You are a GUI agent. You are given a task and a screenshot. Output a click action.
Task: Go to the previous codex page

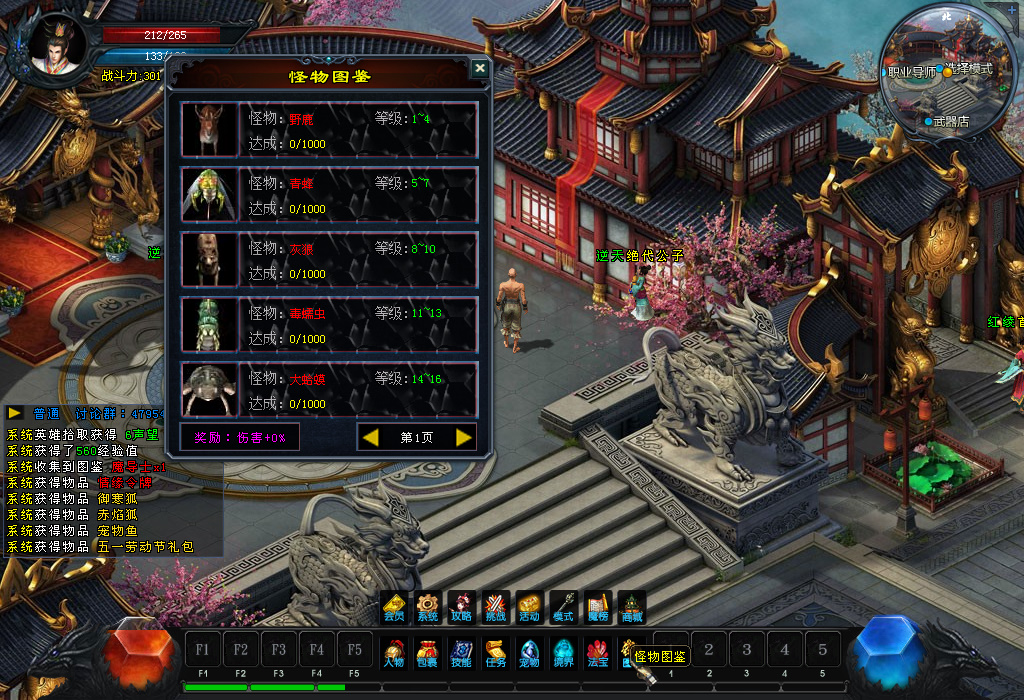370,437
